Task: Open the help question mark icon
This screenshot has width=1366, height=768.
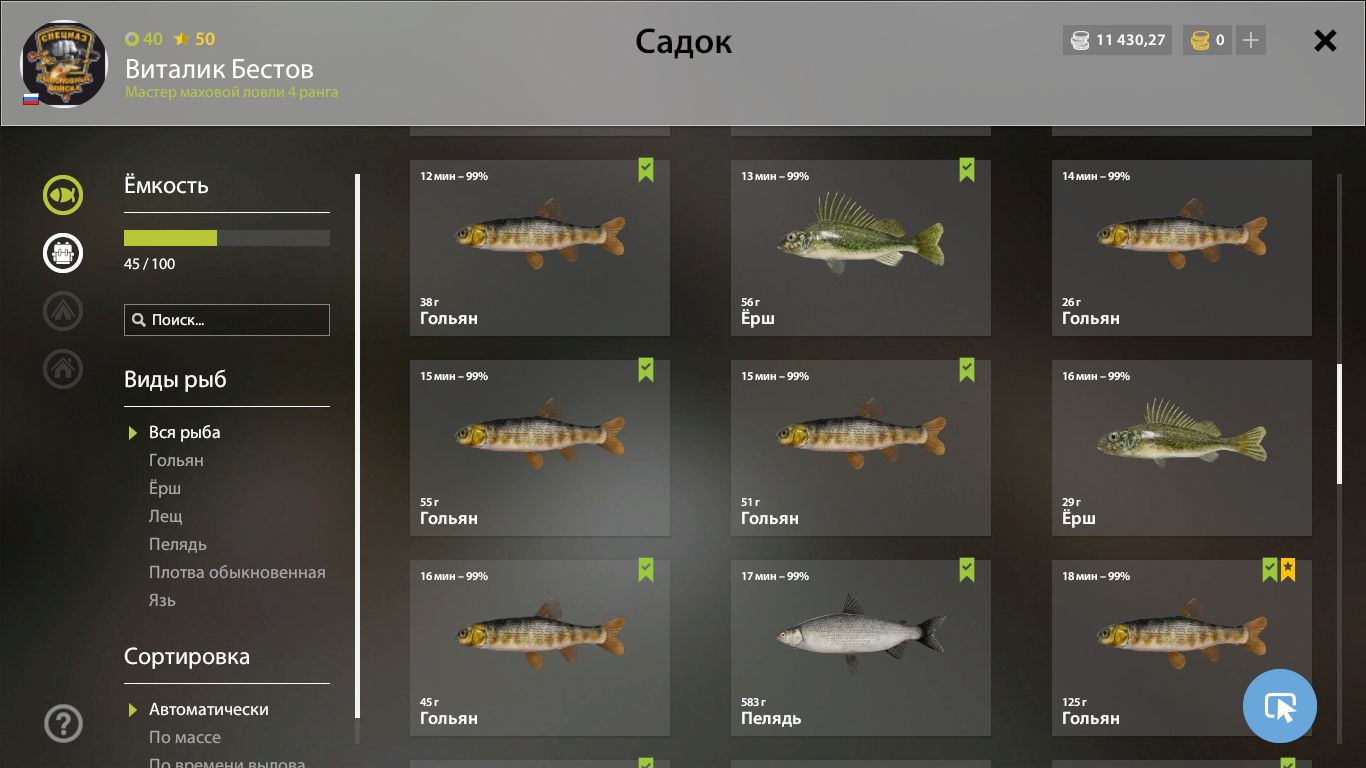Action: [62, 723]
